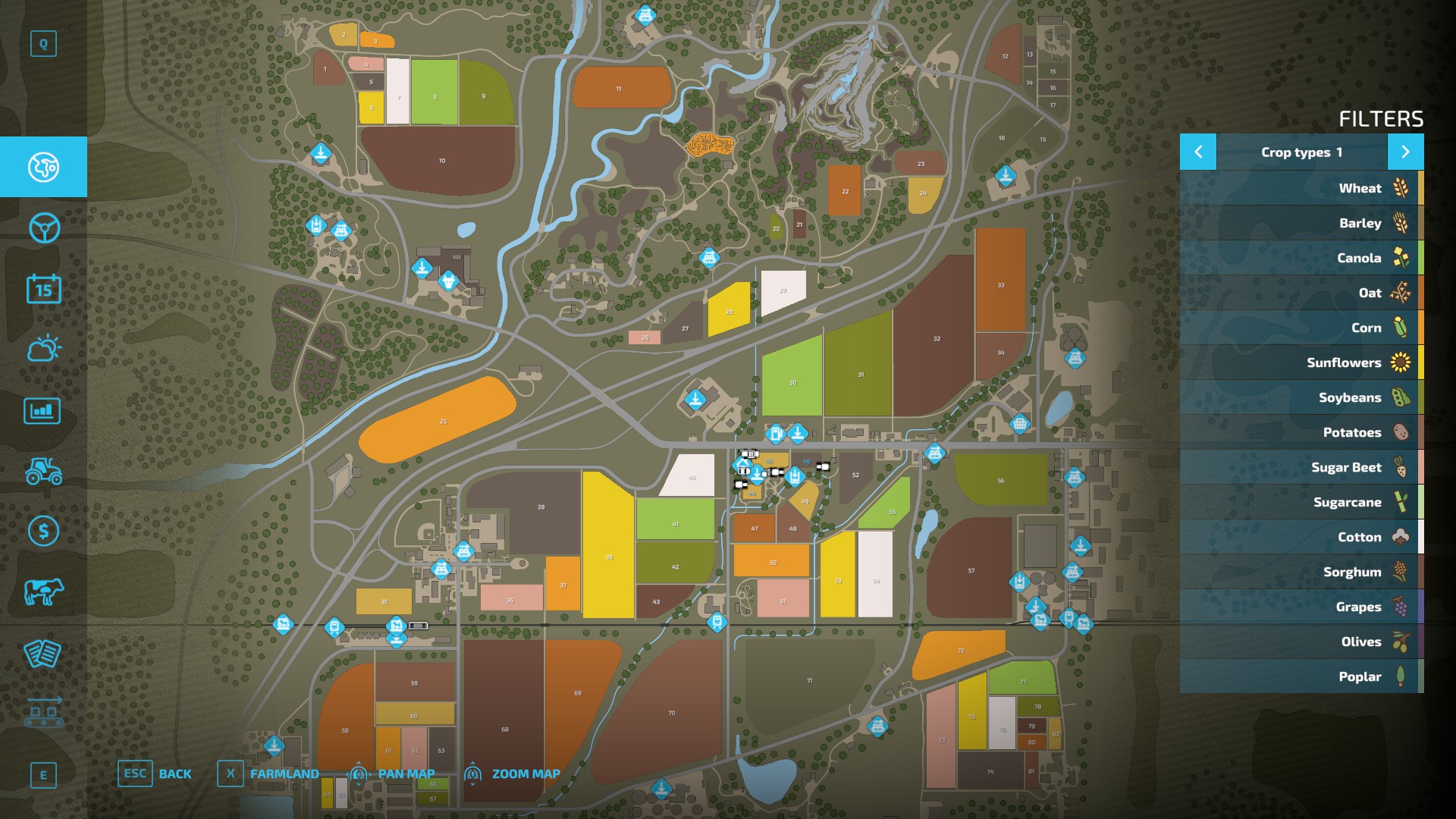The height and width of the screenshot is (819, 1456).
Task: Toggle the Poplar crop filter
Action: (1301, 676)
